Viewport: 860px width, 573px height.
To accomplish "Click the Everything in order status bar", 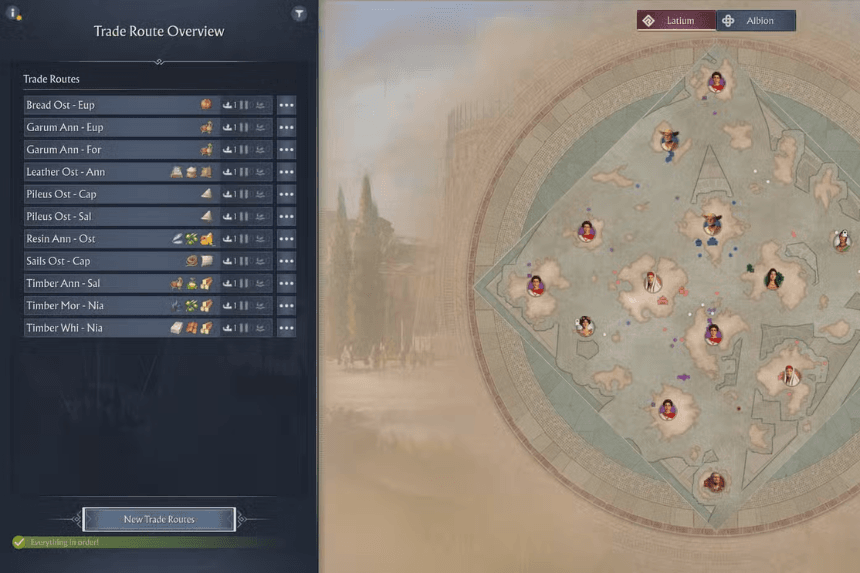I will 140,542.
